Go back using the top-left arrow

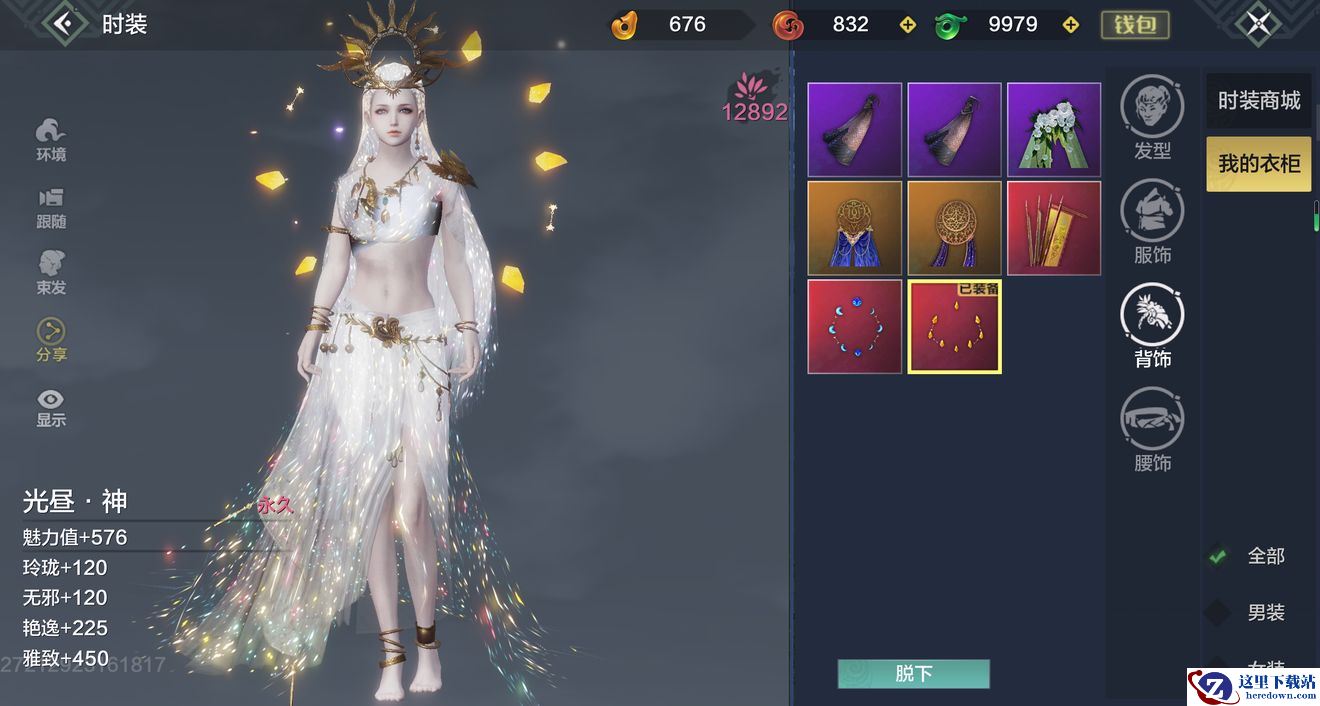click(x=66, y=23)
